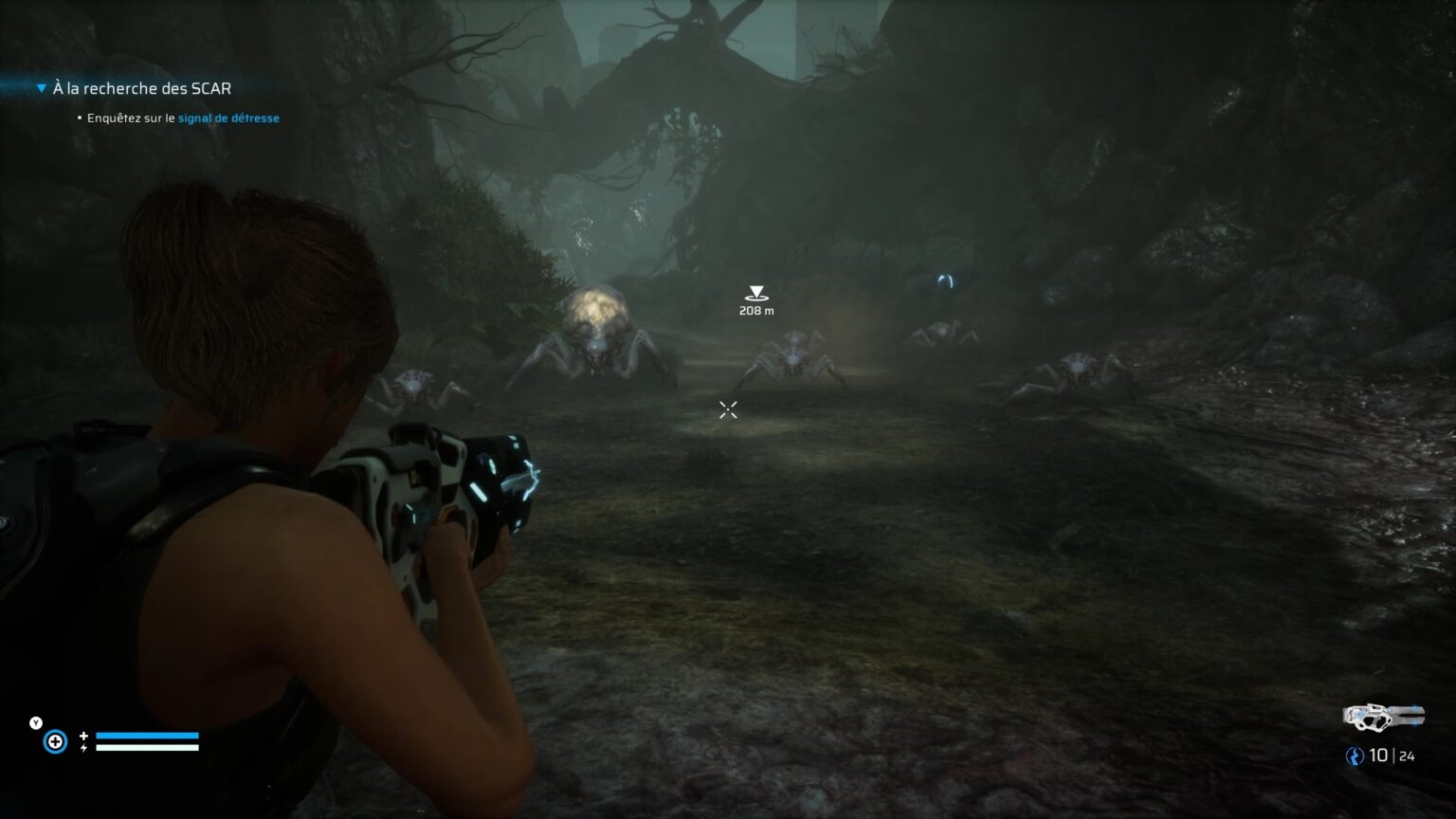
Task: Open the 'signal de détresse' link
Action: tap(228, 118)
